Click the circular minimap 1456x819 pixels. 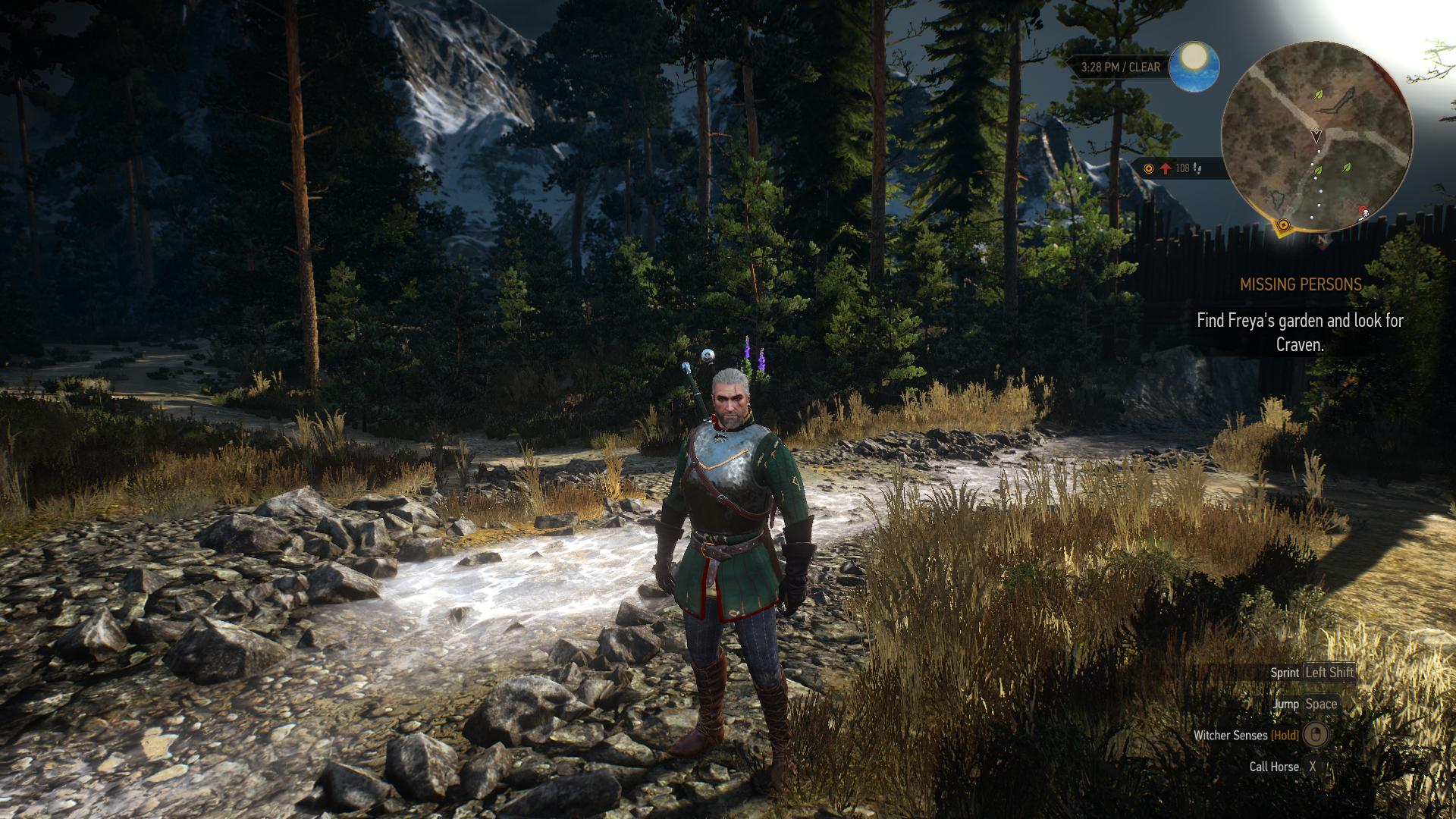[x=1316, y=136]
